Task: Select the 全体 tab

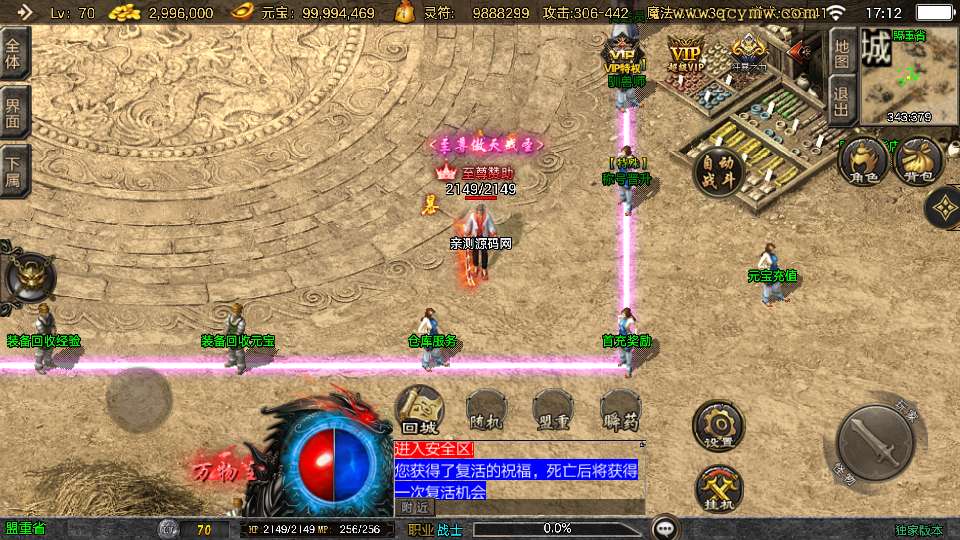Action: [14, 53]
